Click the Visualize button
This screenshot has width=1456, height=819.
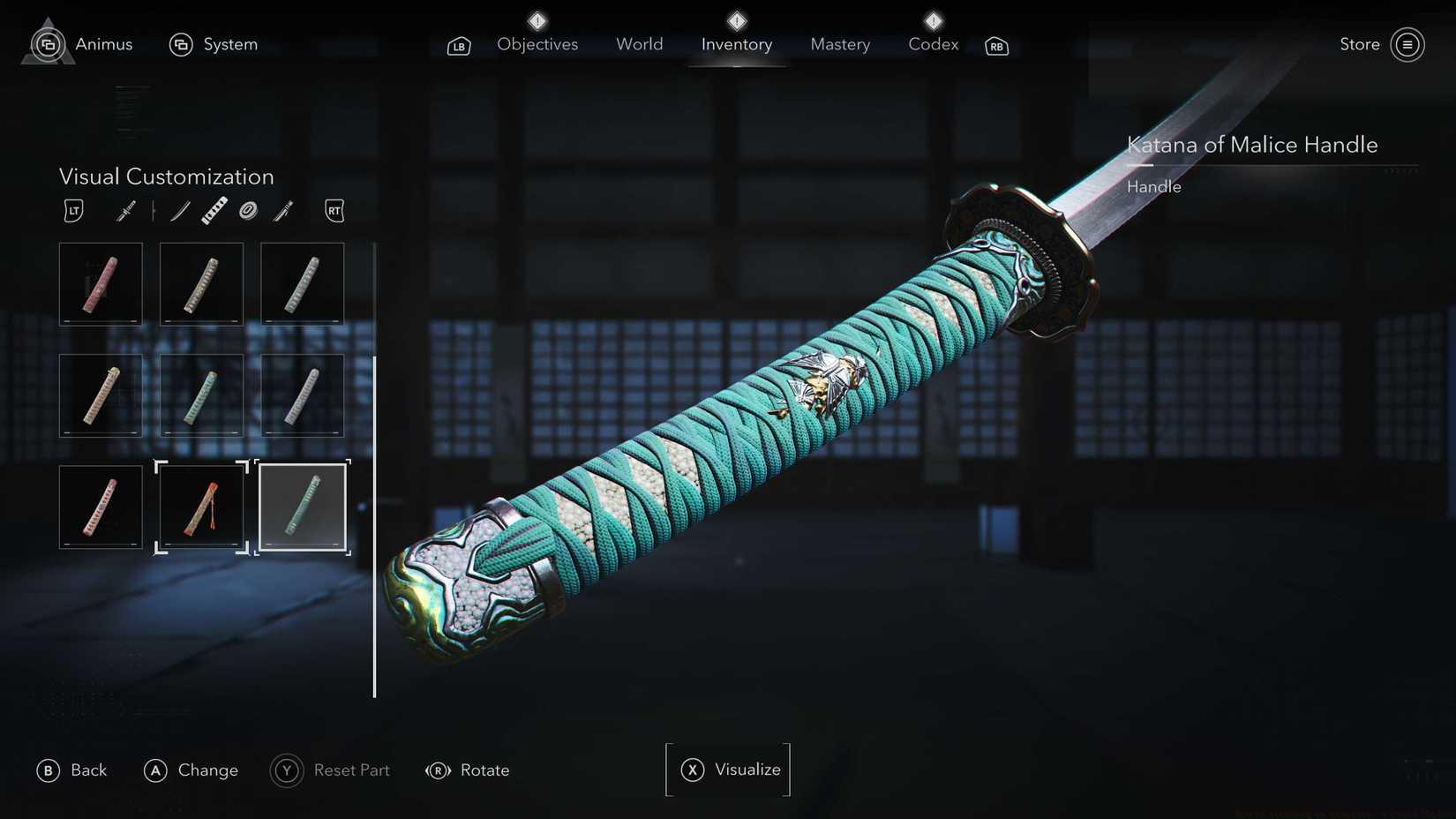coord(729,770)
